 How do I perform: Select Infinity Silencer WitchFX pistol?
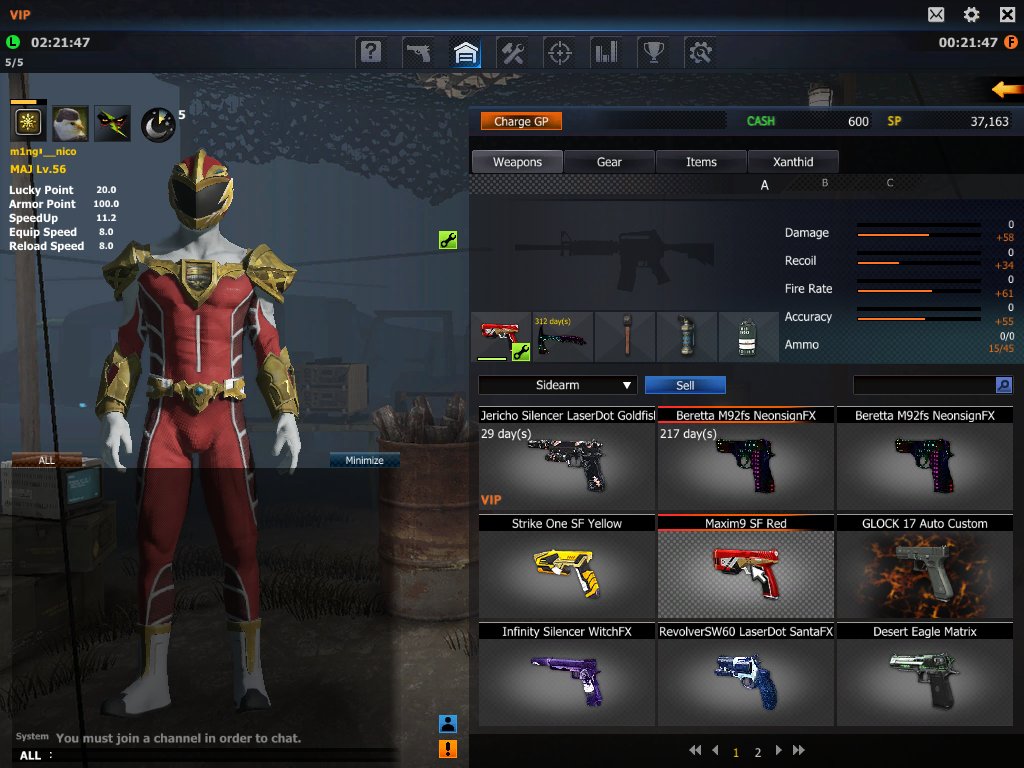click(567, 674)
